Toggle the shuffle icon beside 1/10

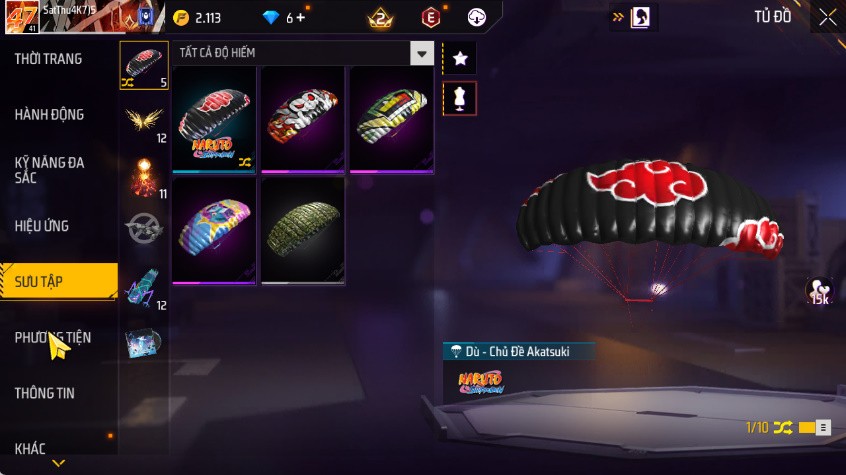click(783, 428)
